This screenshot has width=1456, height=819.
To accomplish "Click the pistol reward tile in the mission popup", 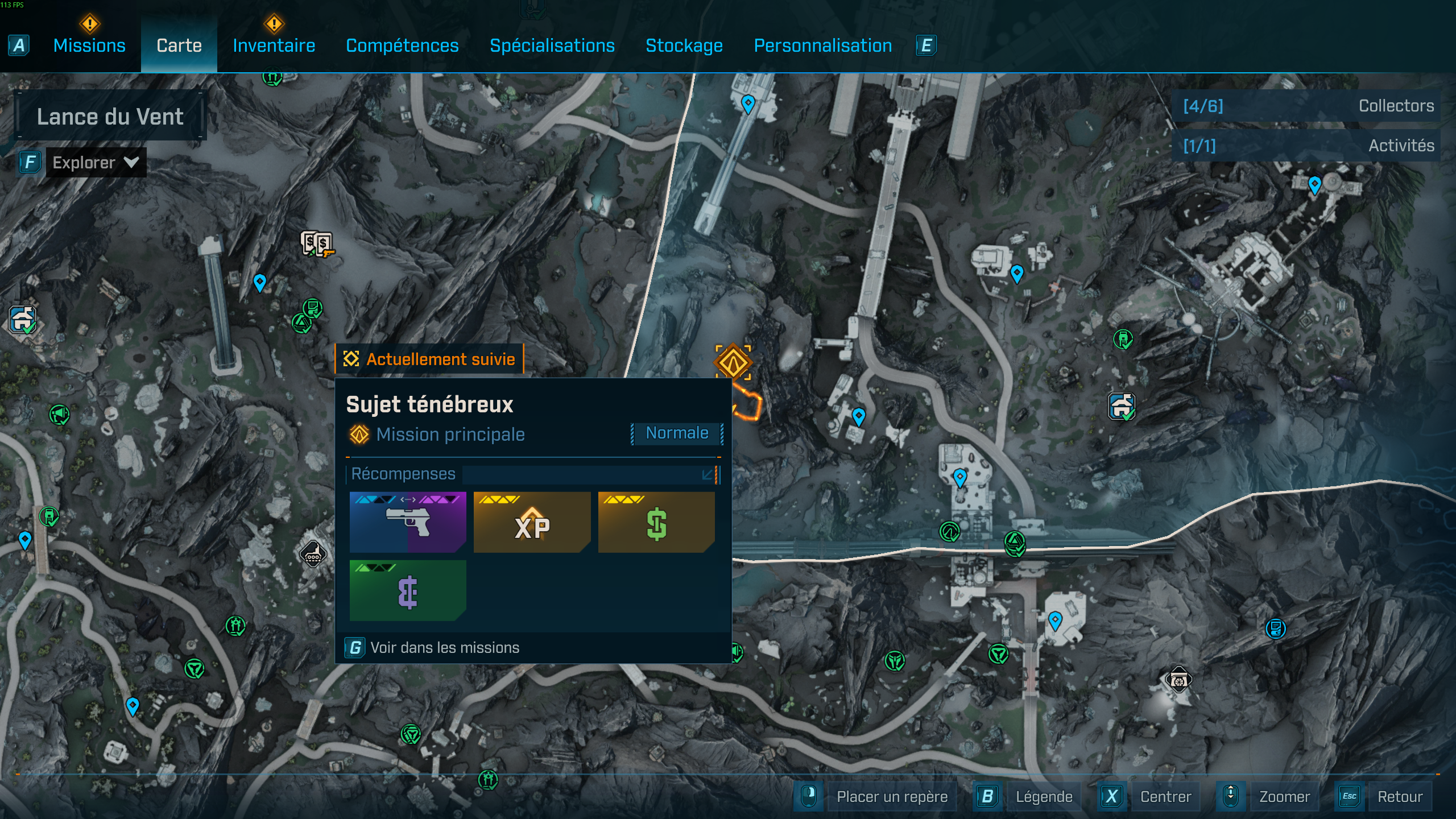I will (408, 522).
